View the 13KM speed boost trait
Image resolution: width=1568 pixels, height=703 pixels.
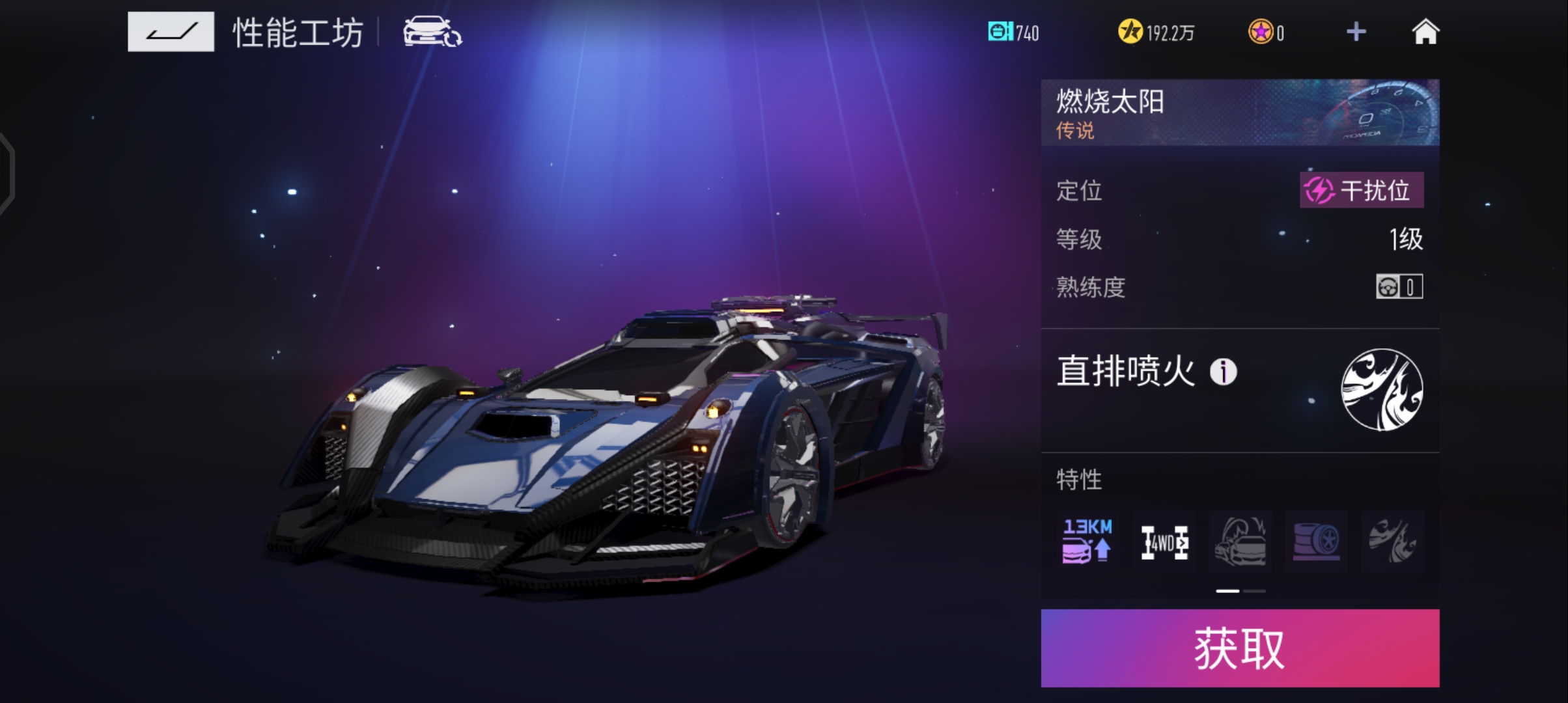[1087, 542]
